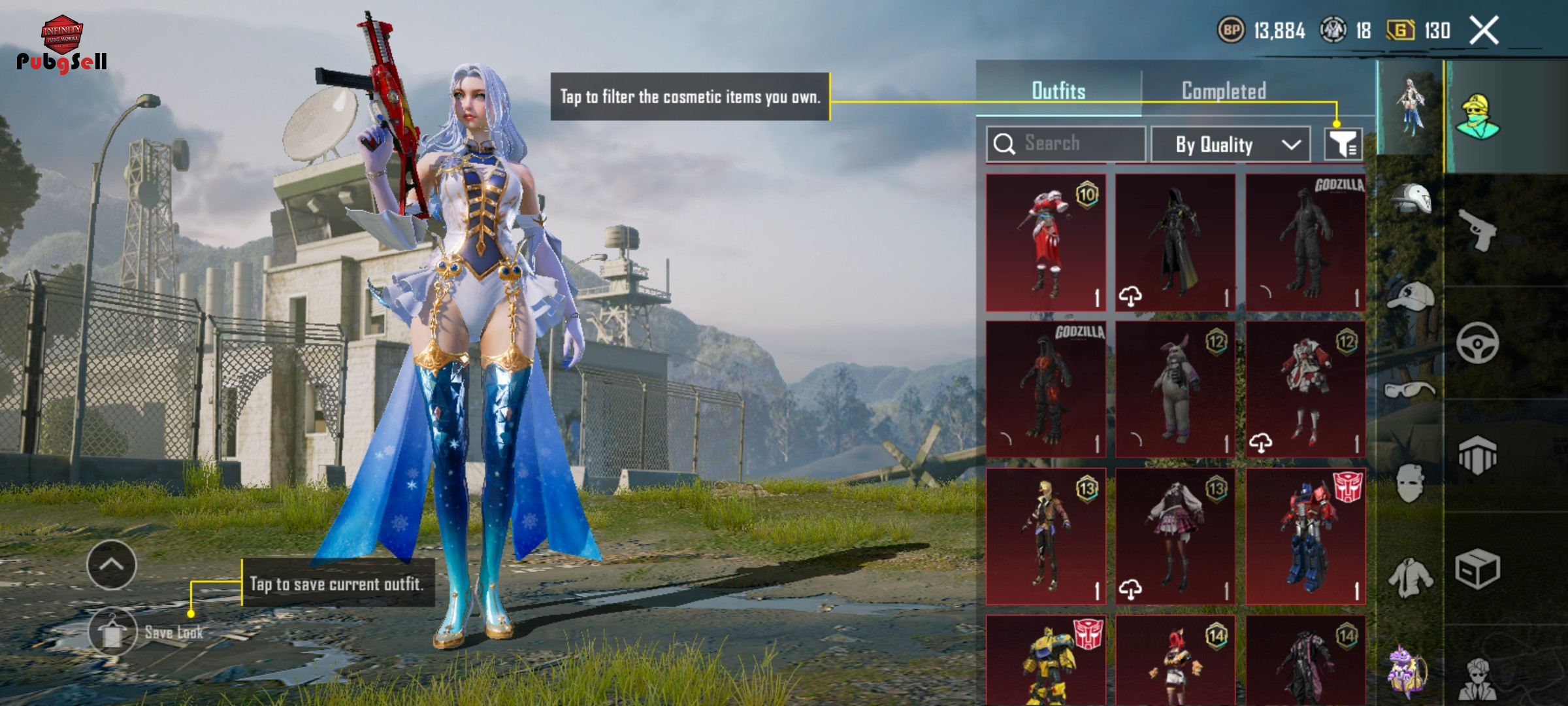Open the helmet category
The width and height of the screenshot is (1568, 706).
coord(1411,199)
